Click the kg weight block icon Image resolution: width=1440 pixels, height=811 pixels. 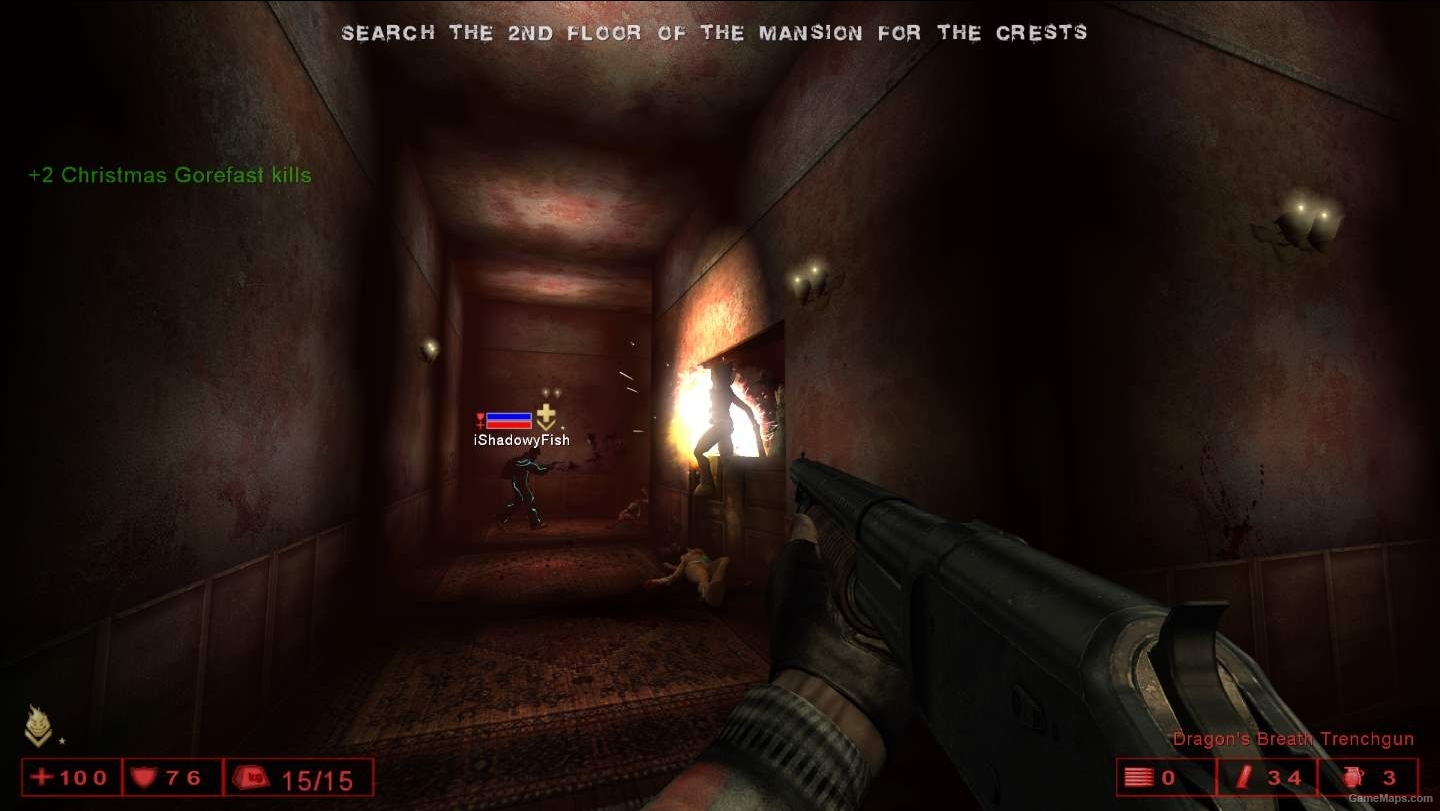coord(253,776)
